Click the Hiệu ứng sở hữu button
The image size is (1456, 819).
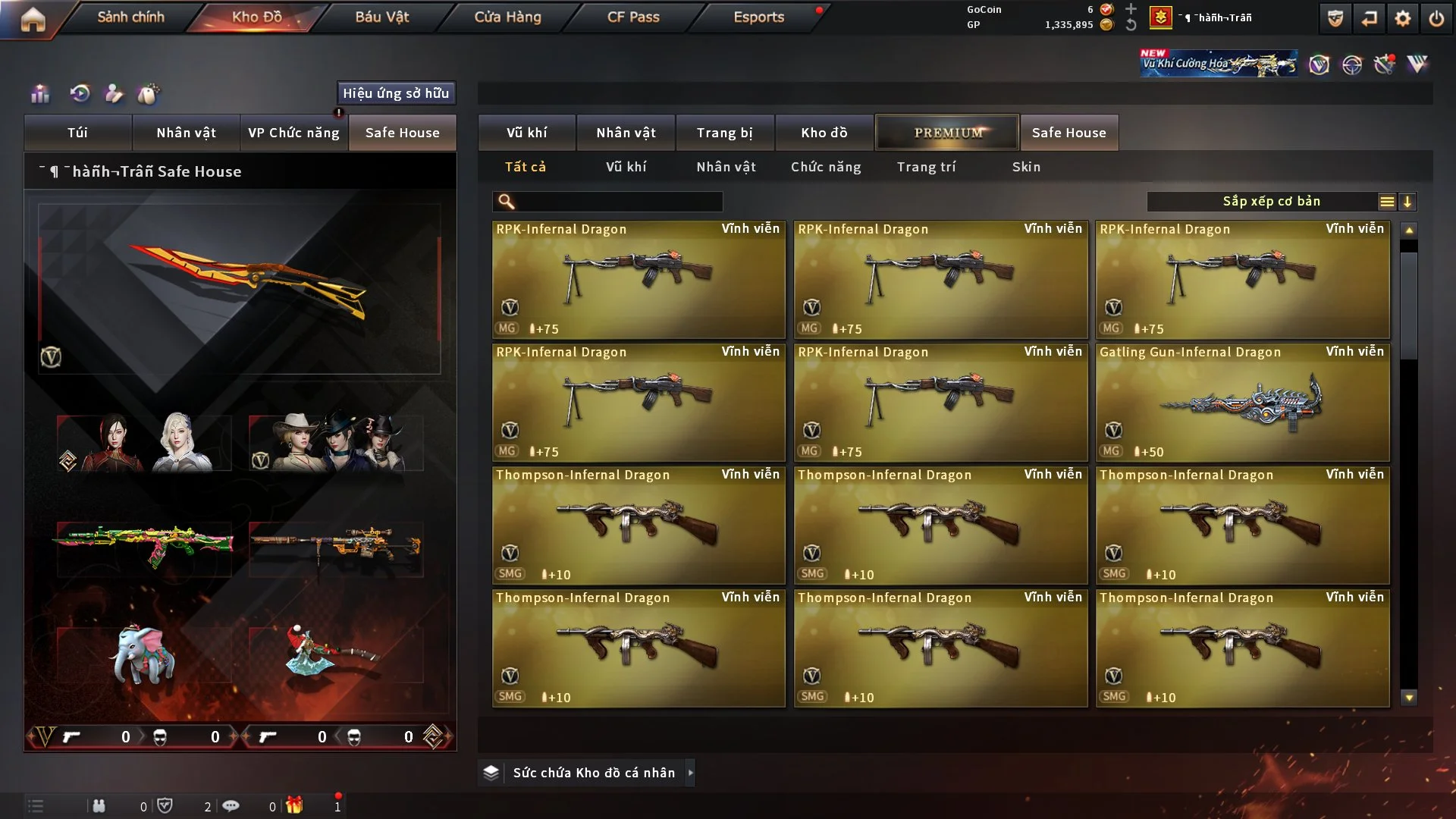(x=396, y=93)
